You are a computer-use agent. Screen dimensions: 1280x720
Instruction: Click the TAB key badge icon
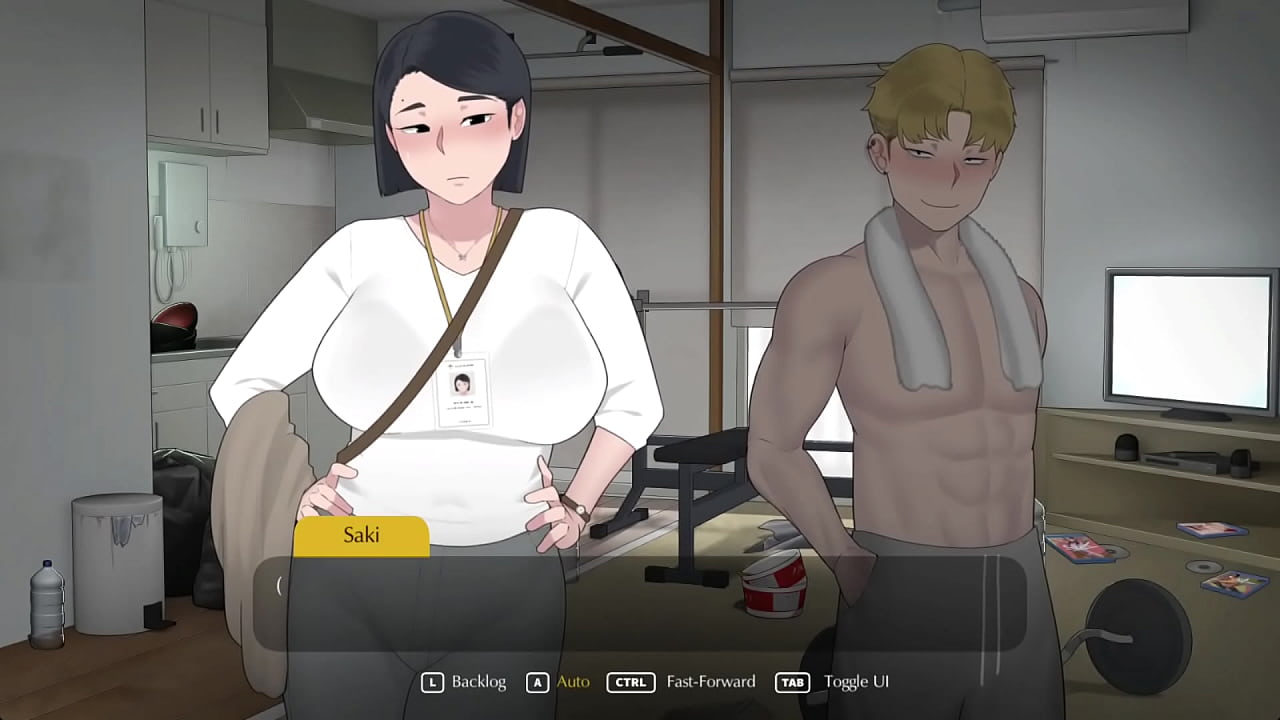pos(792,681)
